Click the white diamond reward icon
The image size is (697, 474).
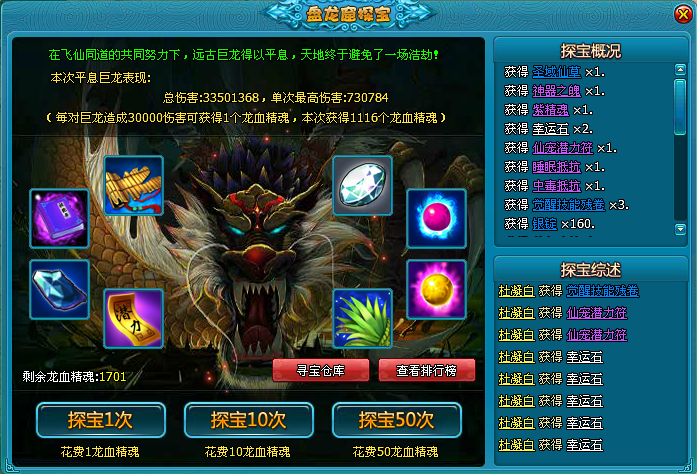[x=362, y=186]
